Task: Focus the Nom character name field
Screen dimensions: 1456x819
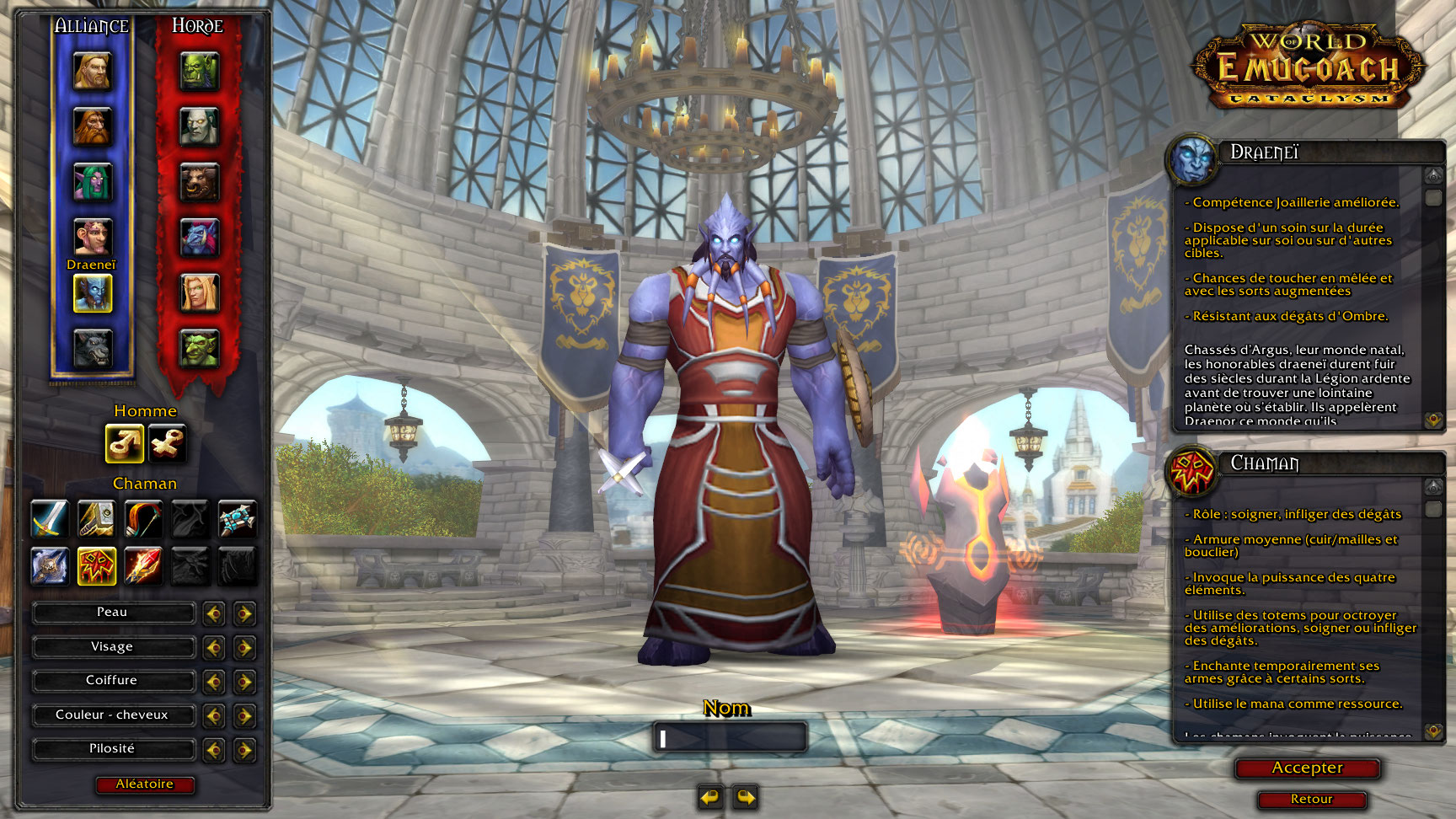Action: point(730,738)
